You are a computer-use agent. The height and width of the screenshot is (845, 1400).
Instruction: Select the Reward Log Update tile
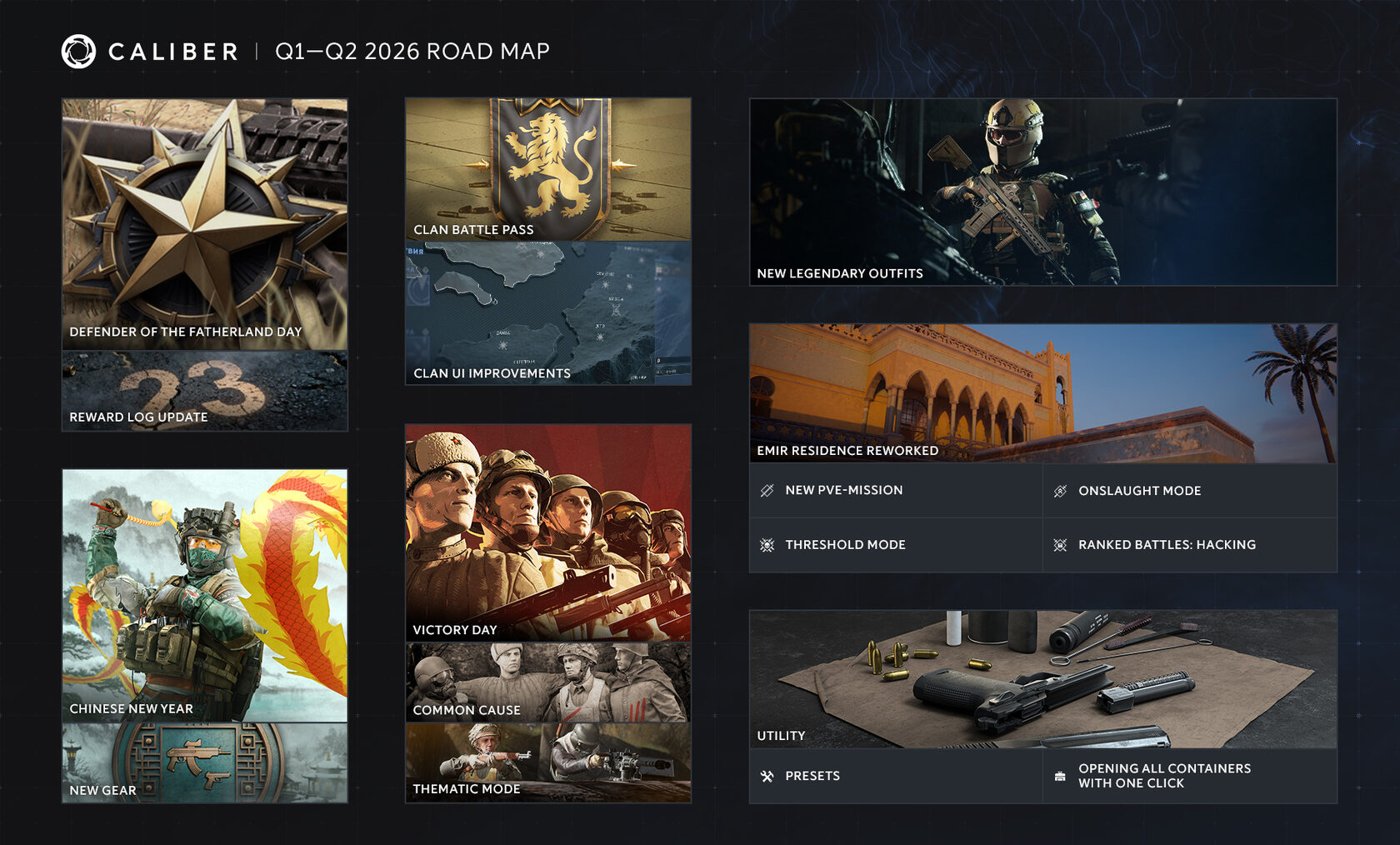204,391
